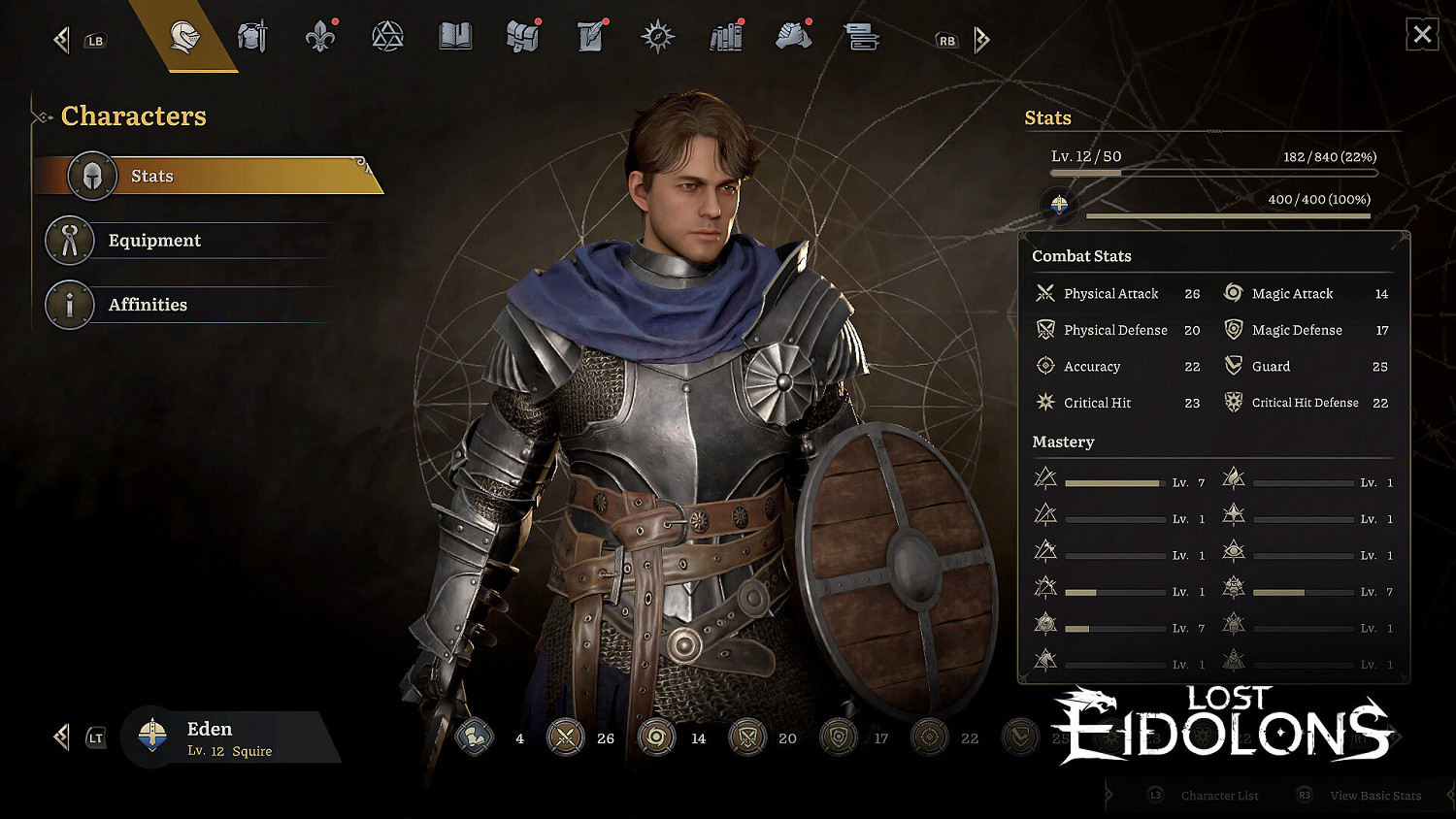Select the knight helmet Characters tab
This screenshot has height=819, width=1456.
click(x=184, y=38)
